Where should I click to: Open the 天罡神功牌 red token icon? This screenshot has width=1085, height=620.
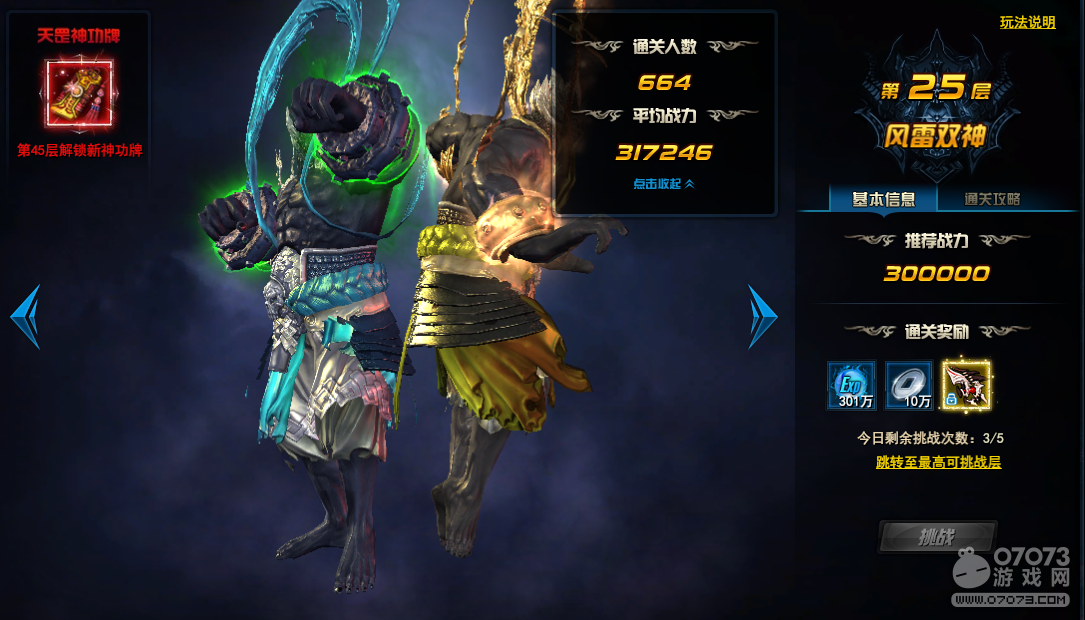click(79, 92)
